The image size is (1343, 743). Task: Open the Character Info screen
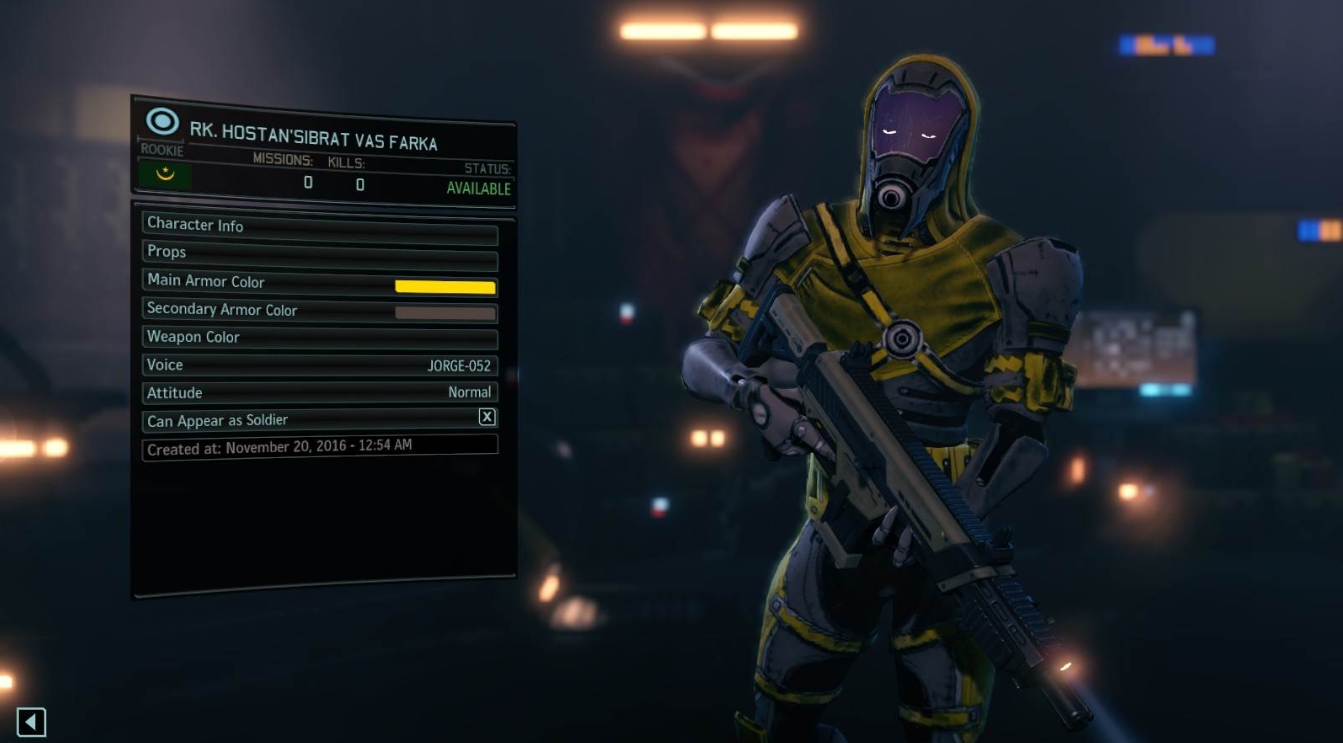(320, 225)
